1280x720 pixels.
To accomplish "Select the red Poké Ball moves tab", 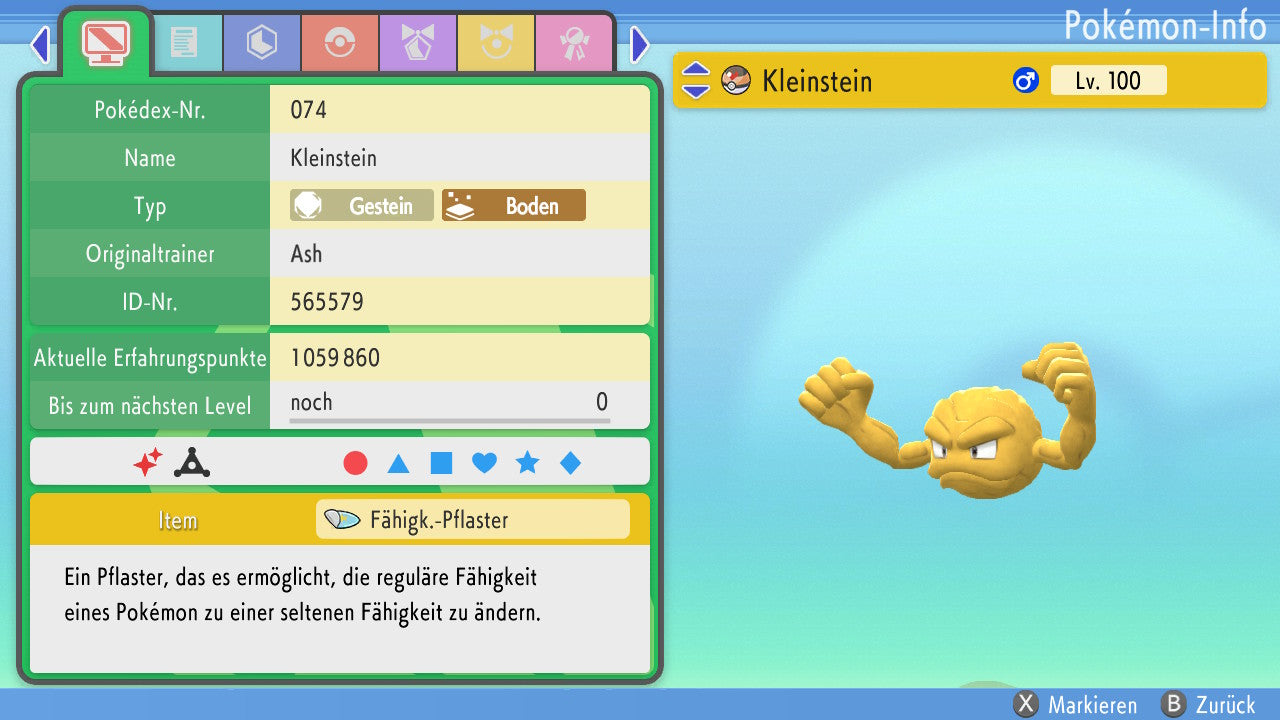I will 340,43.
